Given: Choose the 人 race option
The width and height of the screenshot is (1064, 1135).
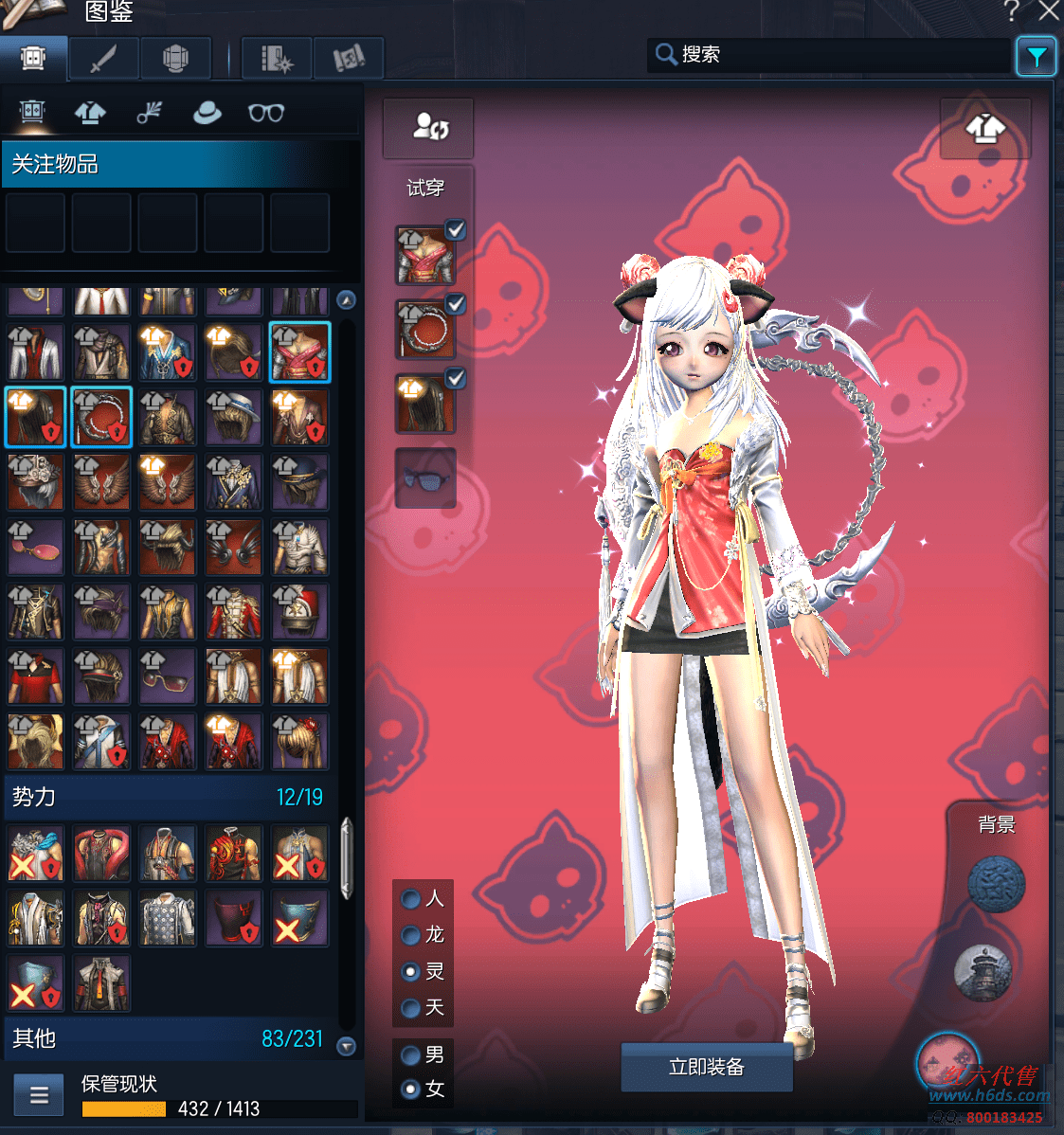Looking at the screenshot, I should (411, 898).
